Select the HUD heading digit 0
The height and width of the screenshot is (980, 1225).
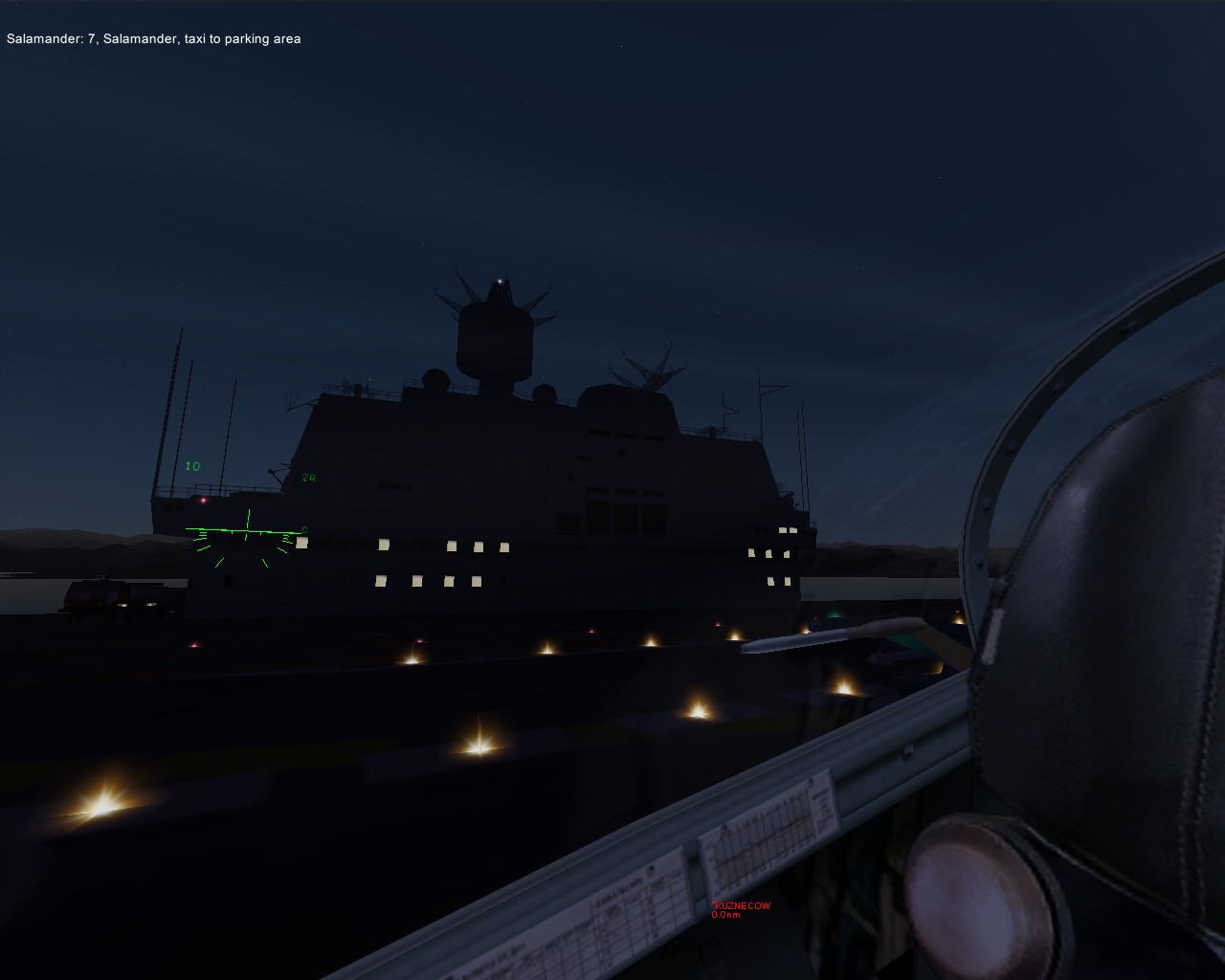pyautogui.click(x=303, y=529)
